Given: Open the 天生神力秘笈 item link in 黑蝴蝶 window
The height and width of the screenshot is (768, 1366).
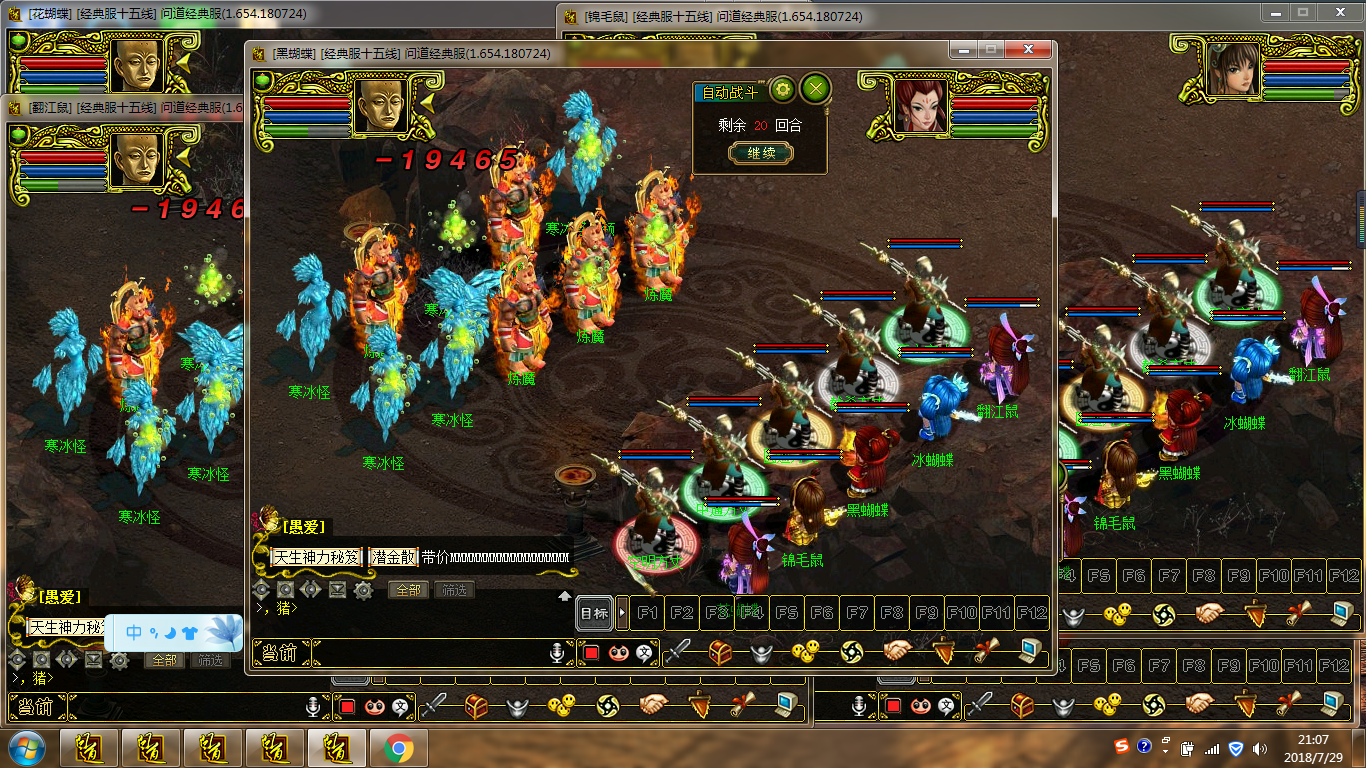Looking at the screenshot, I should pyautogui.click(x=317, y=557).
